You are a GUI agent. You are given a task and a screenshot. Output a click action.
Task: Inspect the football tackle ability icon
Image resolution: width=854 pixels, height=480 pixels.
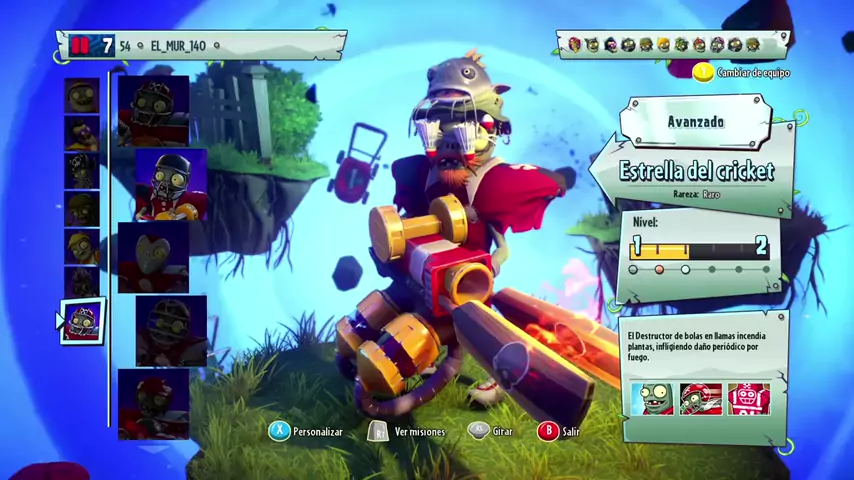click(700, 399)
